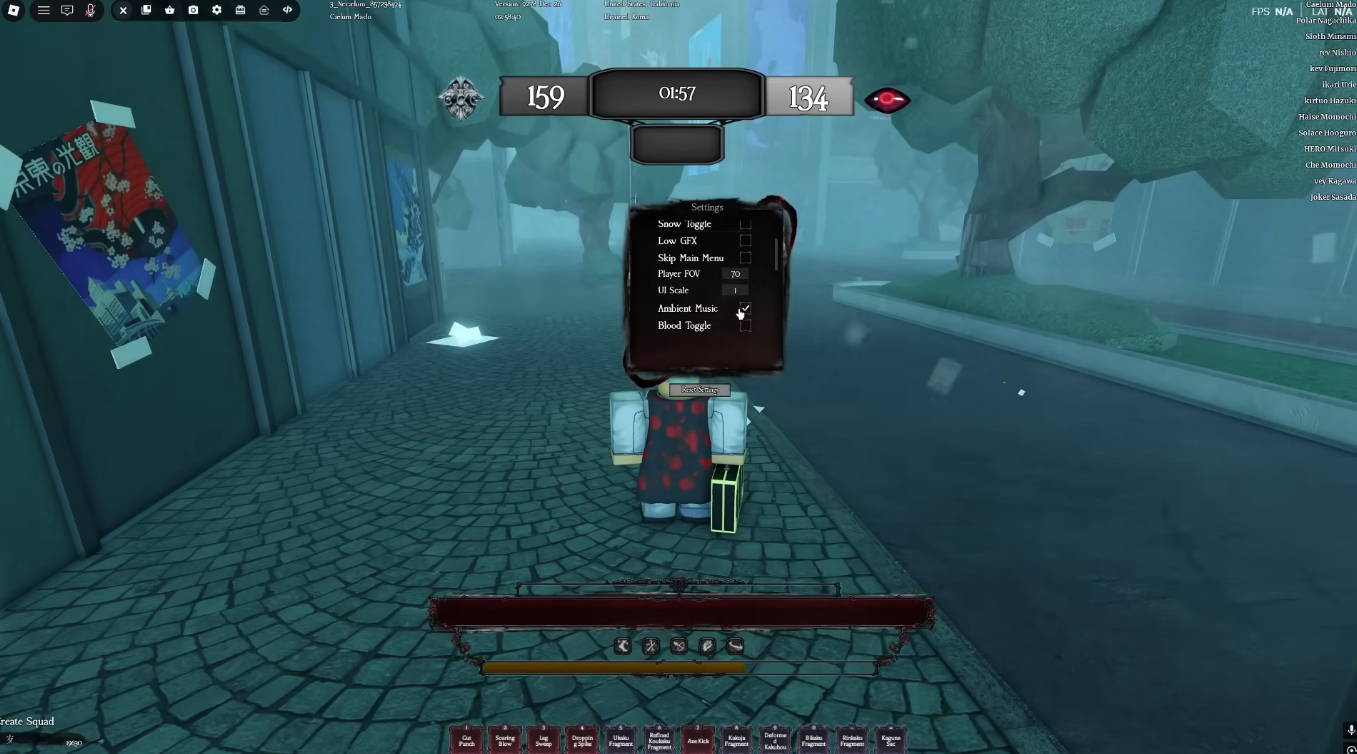This screenshot has width=1357, height=754.
Task: Enable the Snow Toggle option
Action: click(745, 223)
